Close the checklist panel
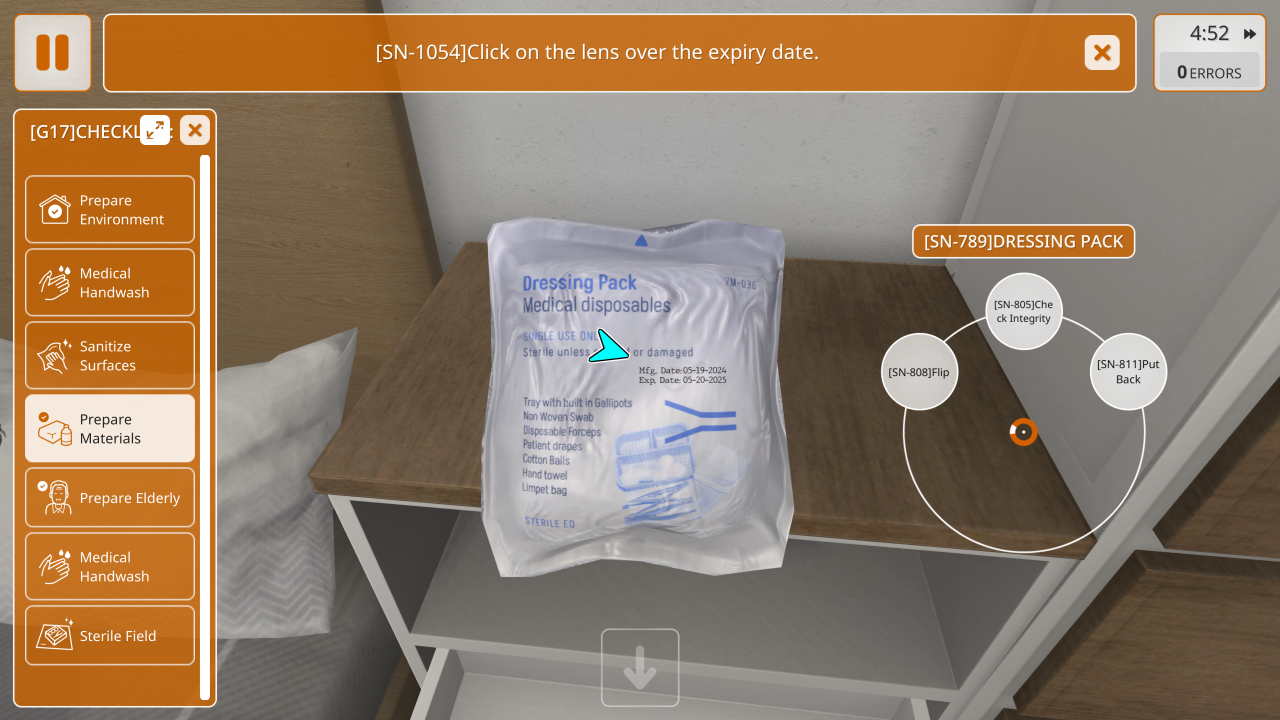Viewport: 1280px width, 720px height. click(x=195, y=130)
